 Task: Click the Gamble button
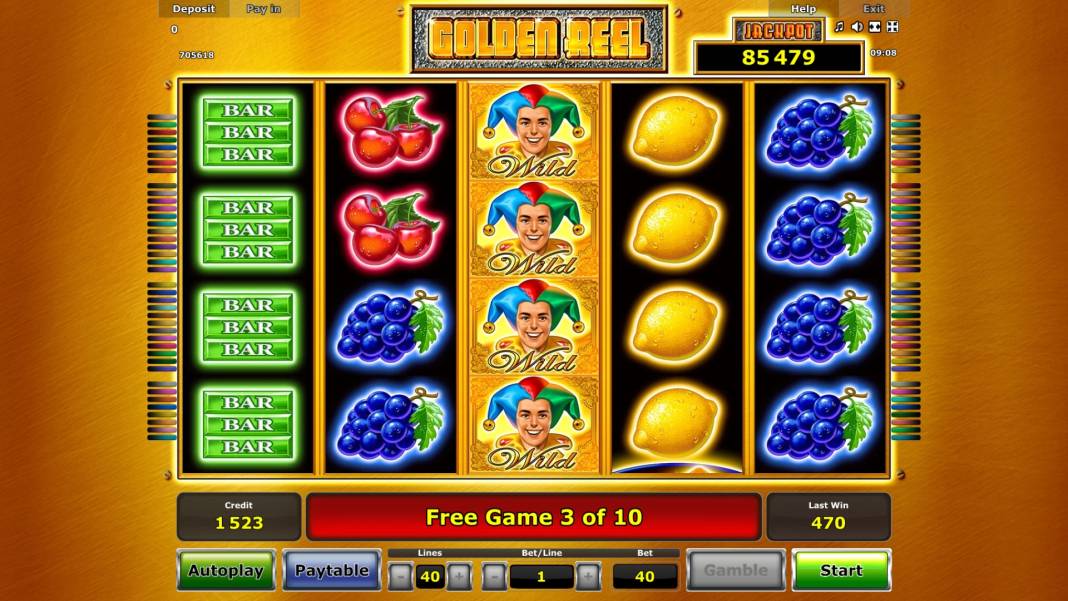pos(735,570)
